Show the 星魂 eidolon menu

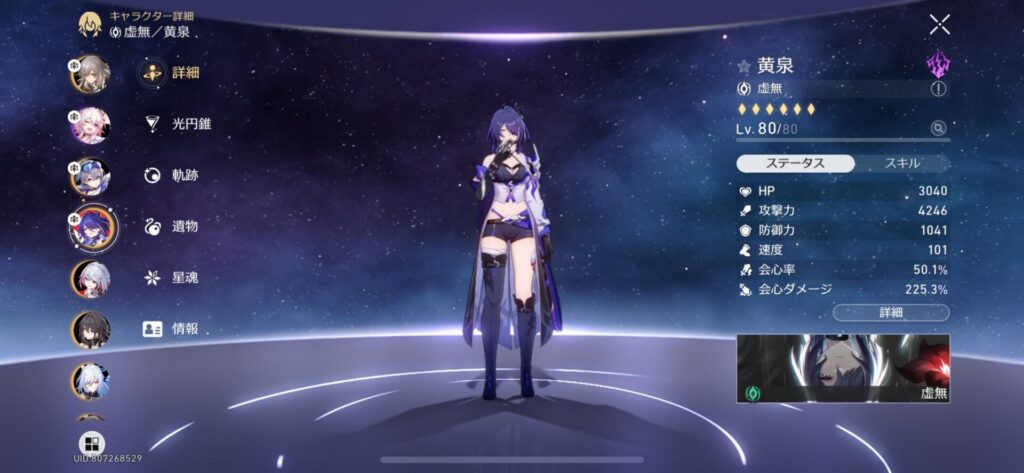171,277
